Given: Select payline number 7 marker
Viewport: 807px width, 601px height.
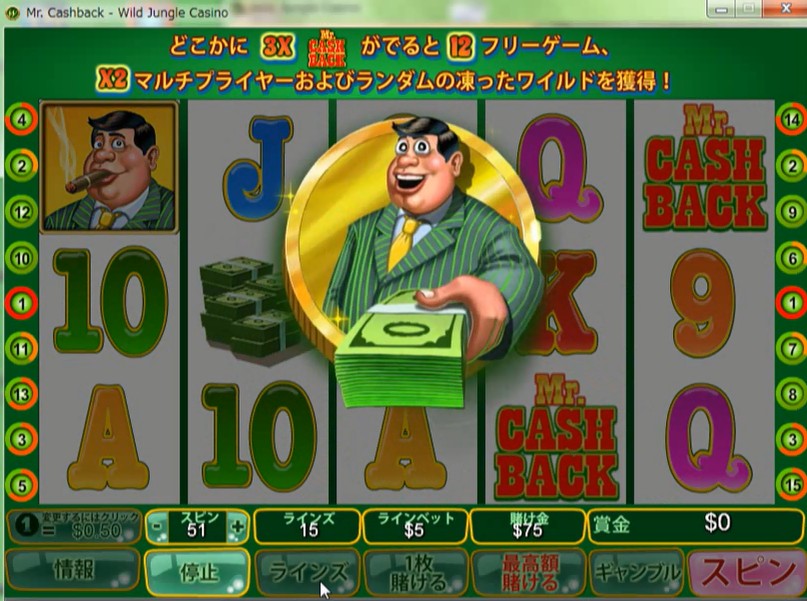Looking at the screenshot, I should click(x=791, y=349).
